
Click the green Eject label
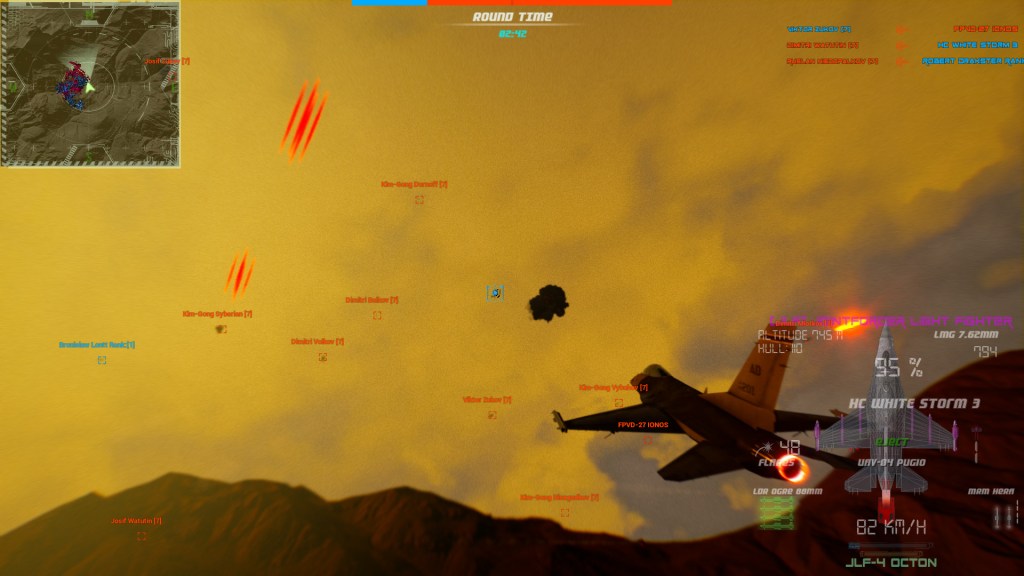coord(886,442)
